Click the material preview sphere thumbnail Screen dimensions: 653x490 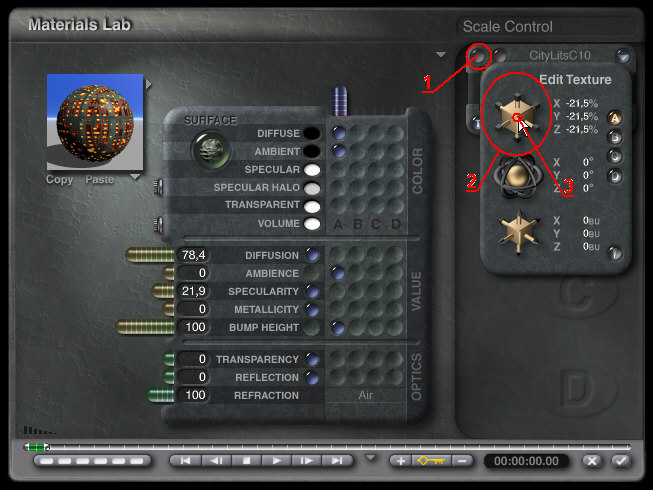pyautogui.click(x=95, y=123)
